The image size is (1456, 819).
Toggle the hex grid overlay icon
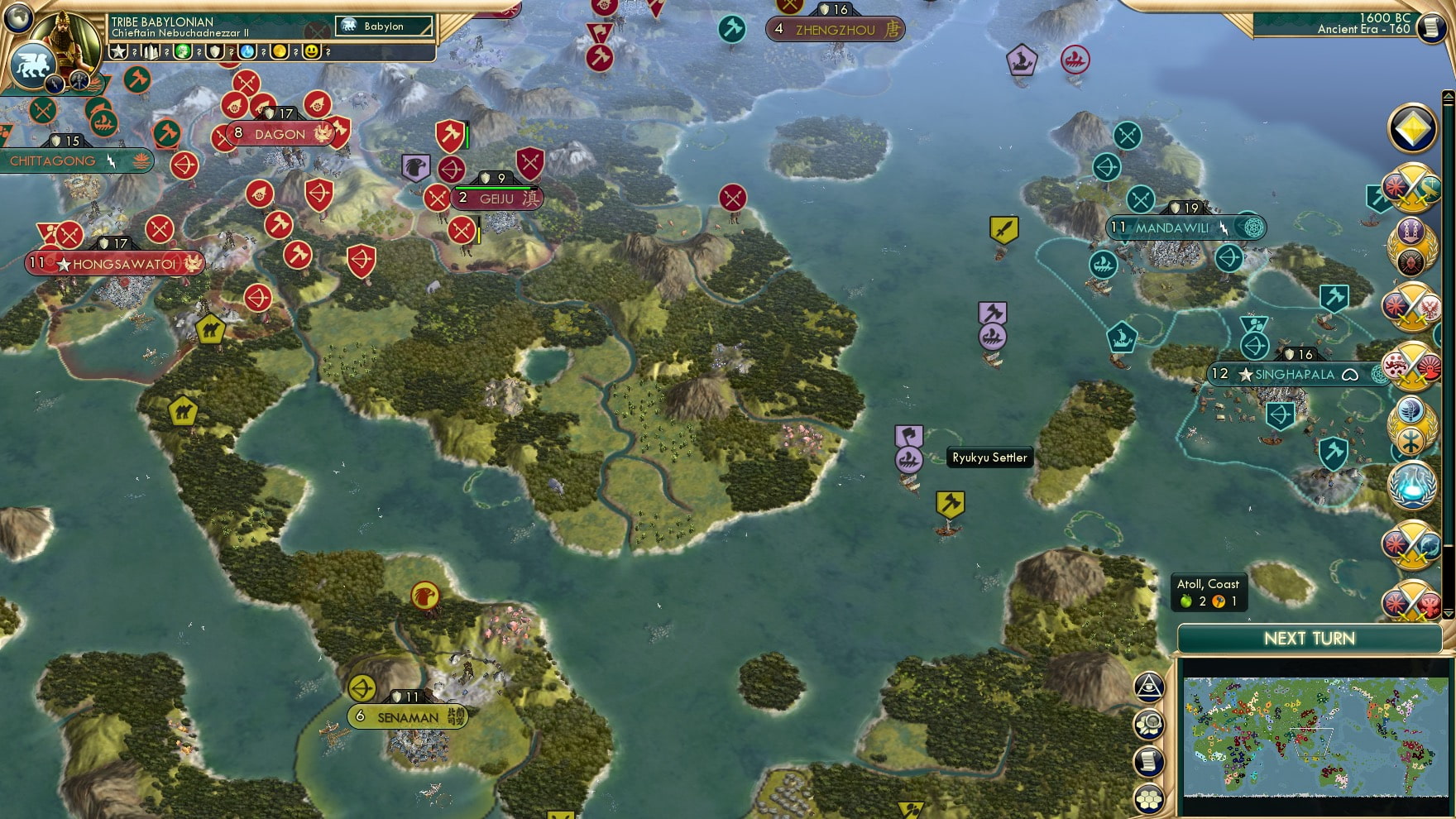1149,799
